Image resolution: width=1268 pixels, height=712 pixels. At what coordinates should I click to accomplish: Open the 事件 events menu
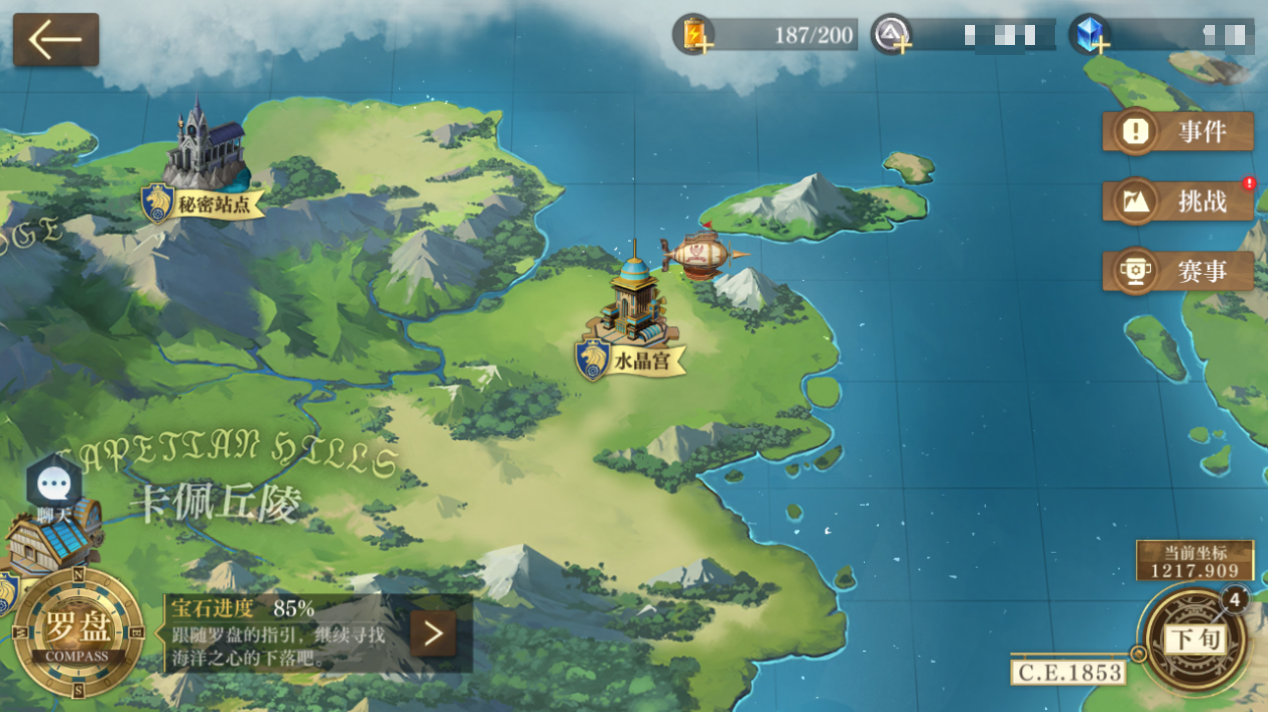[1178, 131]
